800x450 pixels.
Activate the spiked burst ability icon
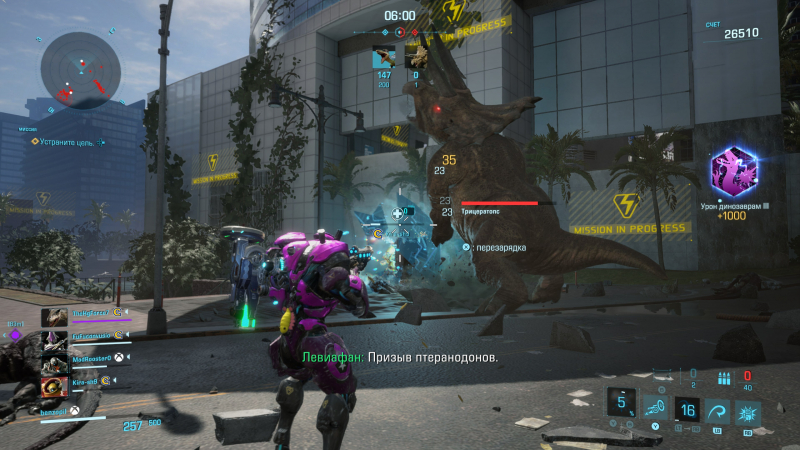[747, 411]
